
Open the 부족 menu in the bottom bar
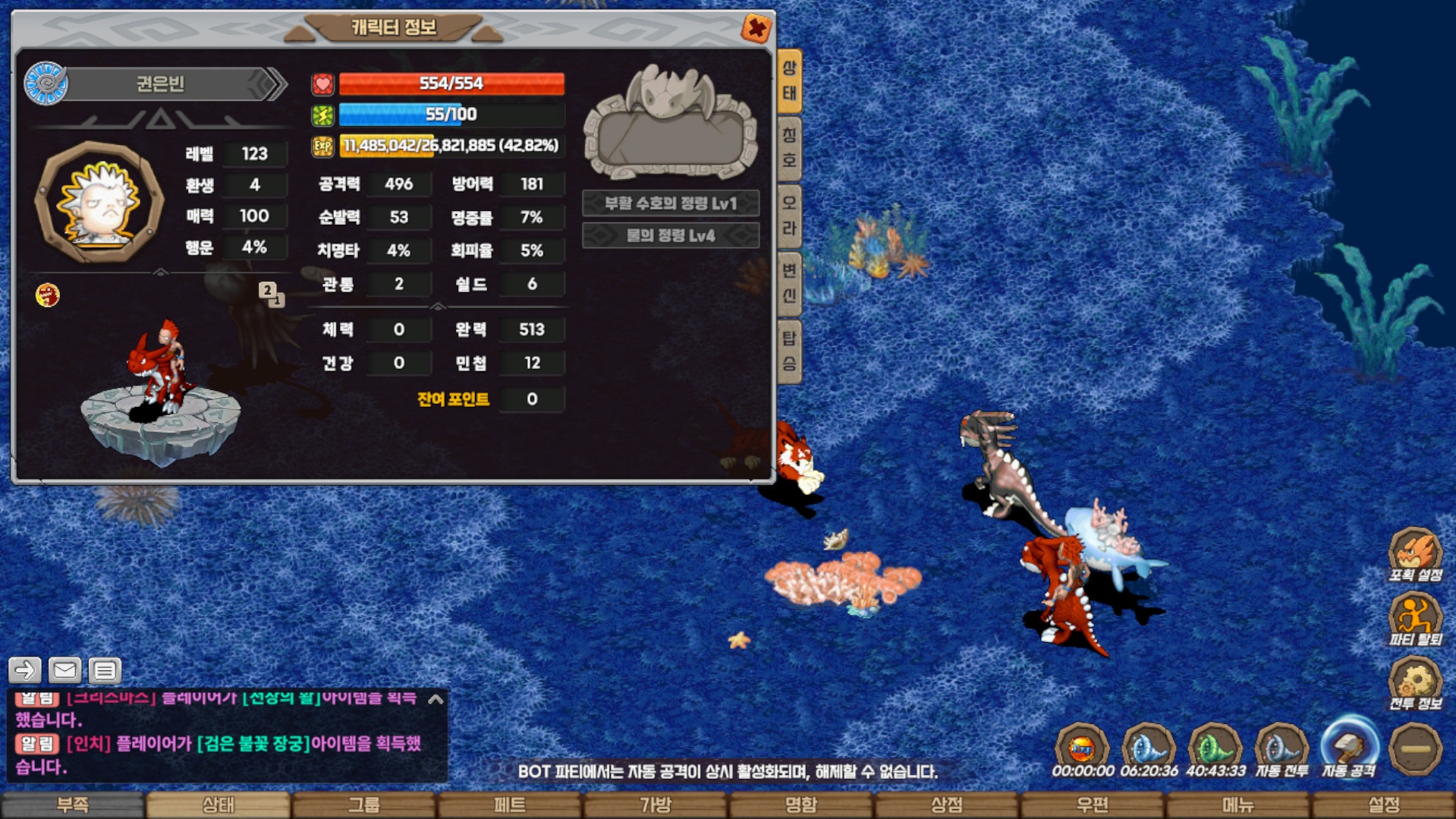click(x=73, y=805)
